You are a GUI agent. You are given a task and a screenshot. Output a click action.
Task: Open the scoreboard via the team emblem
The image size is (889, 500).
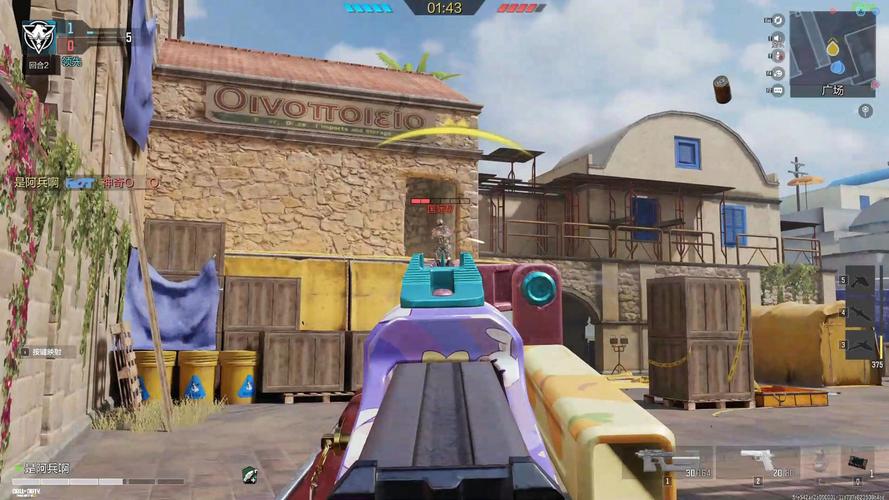(38, 35)
